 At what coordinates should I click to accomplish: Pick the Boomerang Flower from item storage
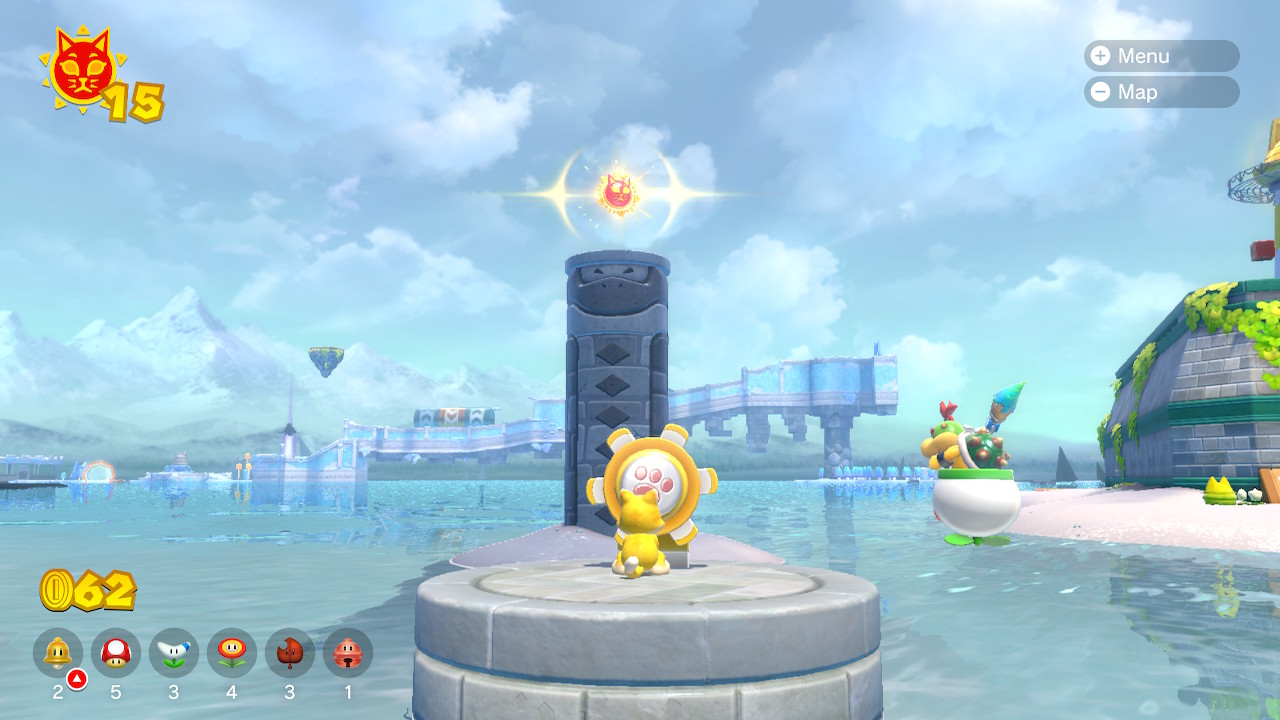point(174,653)
